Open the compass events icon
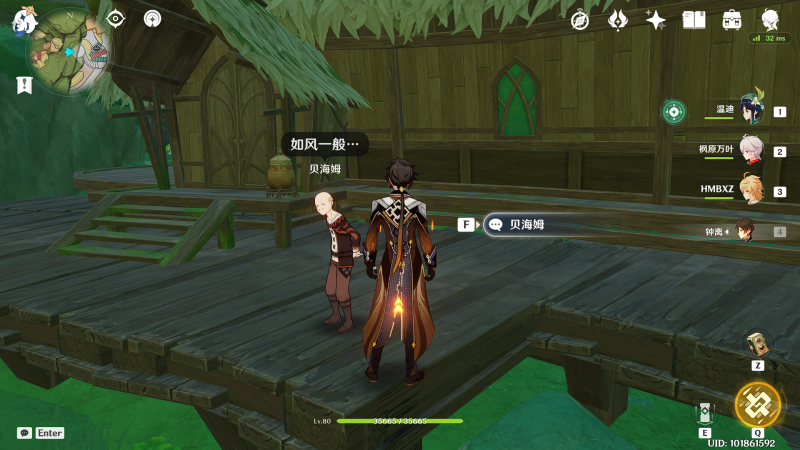 click(580, 20)
